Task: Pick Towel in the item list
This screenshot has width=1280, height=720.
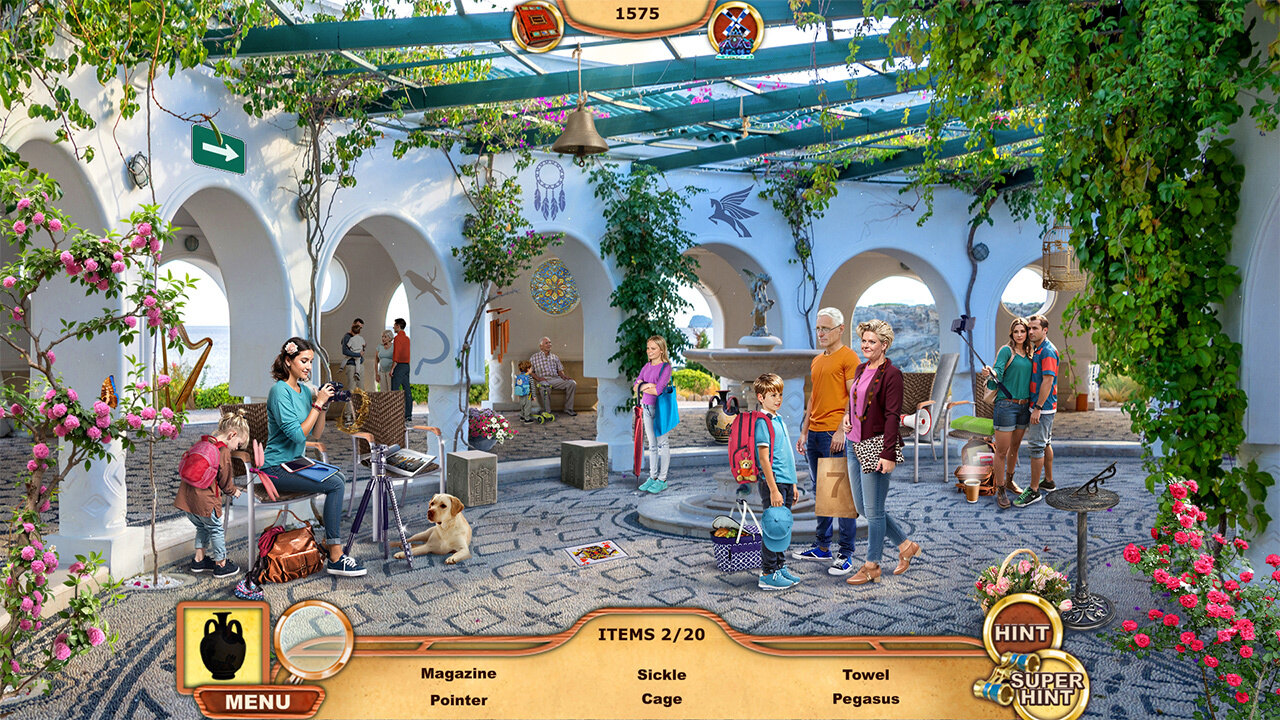Action: pyautogui.click(x=865, y=674)
